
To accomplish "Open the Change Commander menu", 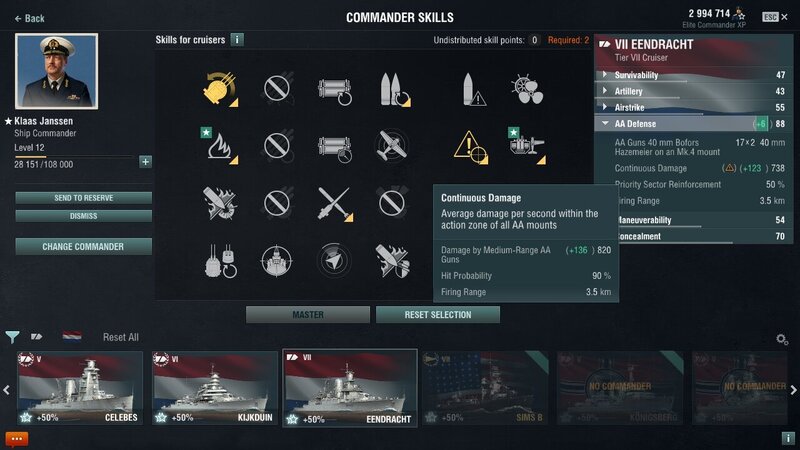I will [83, 246].
